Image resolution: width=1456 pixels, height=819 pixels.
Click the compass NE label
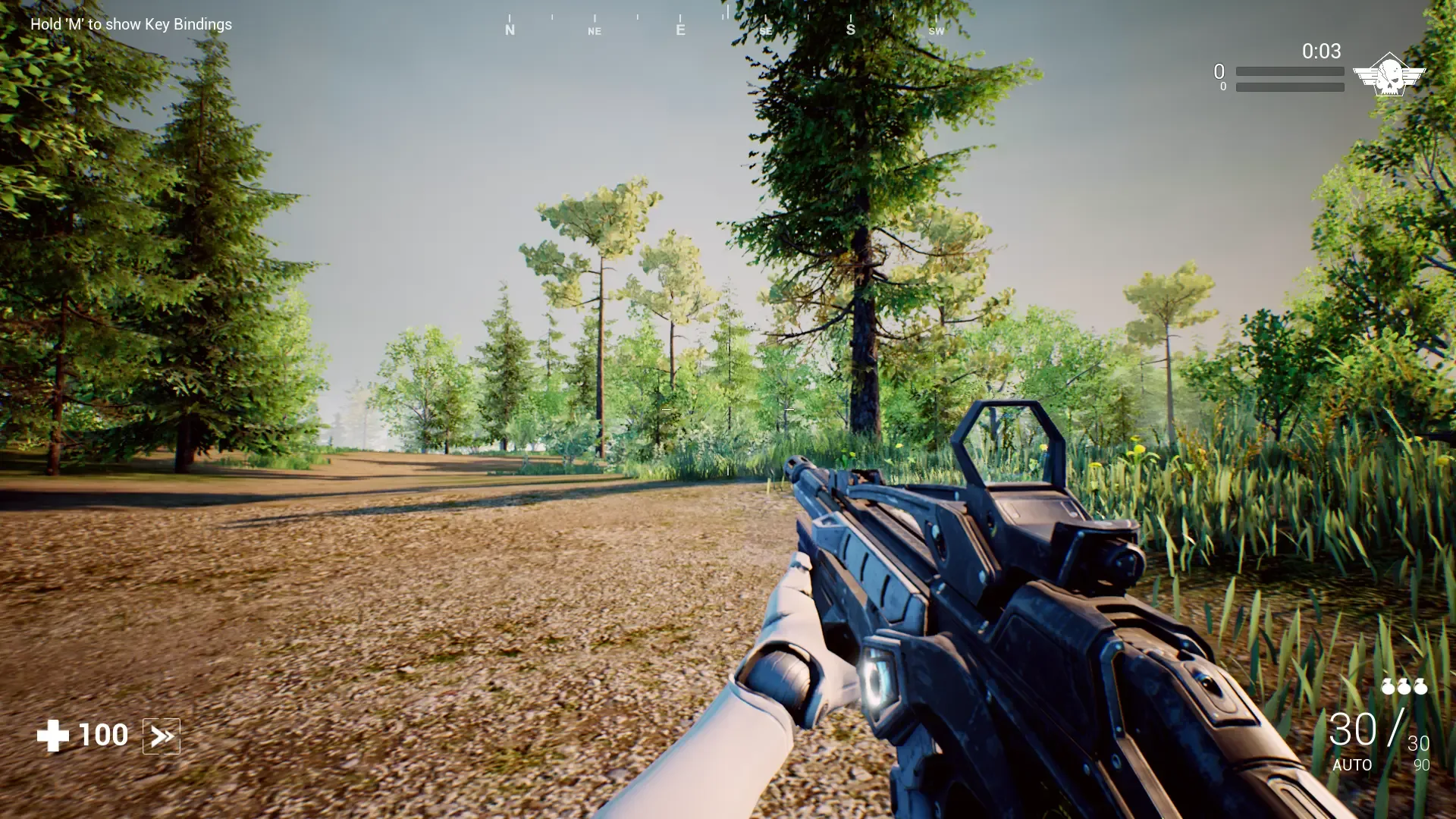tap(594, 31)
